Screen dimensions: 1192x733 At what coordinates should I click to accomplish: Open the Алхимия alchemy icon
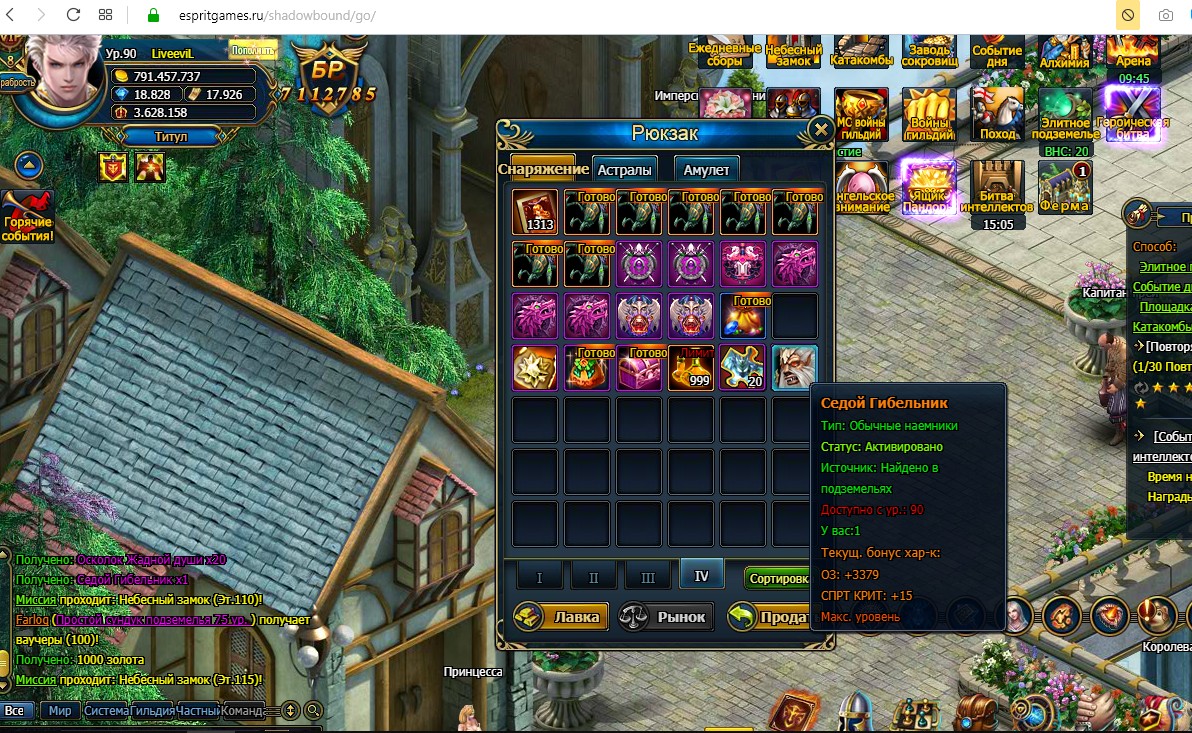(1064, 52)
